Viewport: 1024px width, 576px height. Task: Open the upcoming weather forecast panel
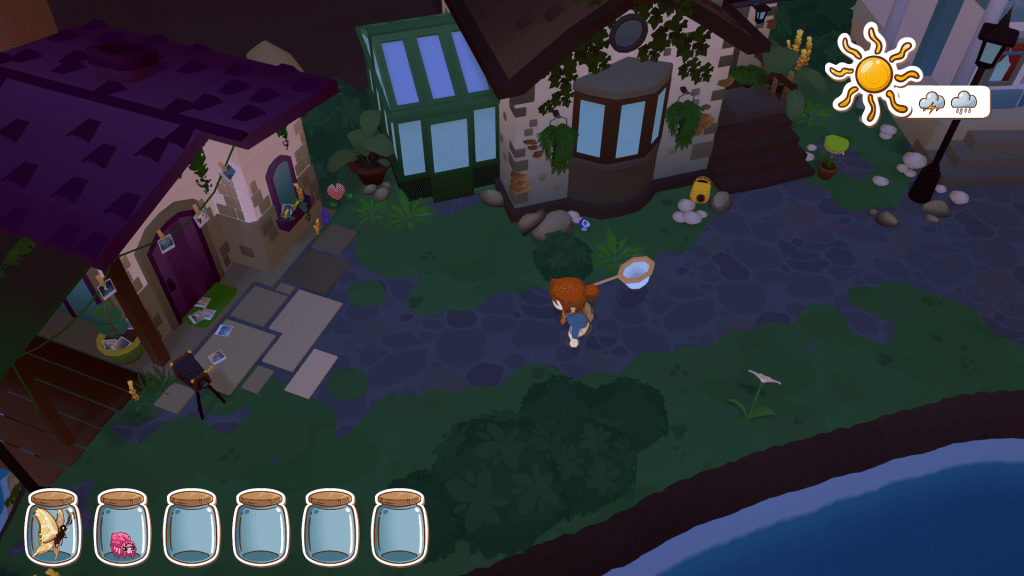tap(949, 101)
